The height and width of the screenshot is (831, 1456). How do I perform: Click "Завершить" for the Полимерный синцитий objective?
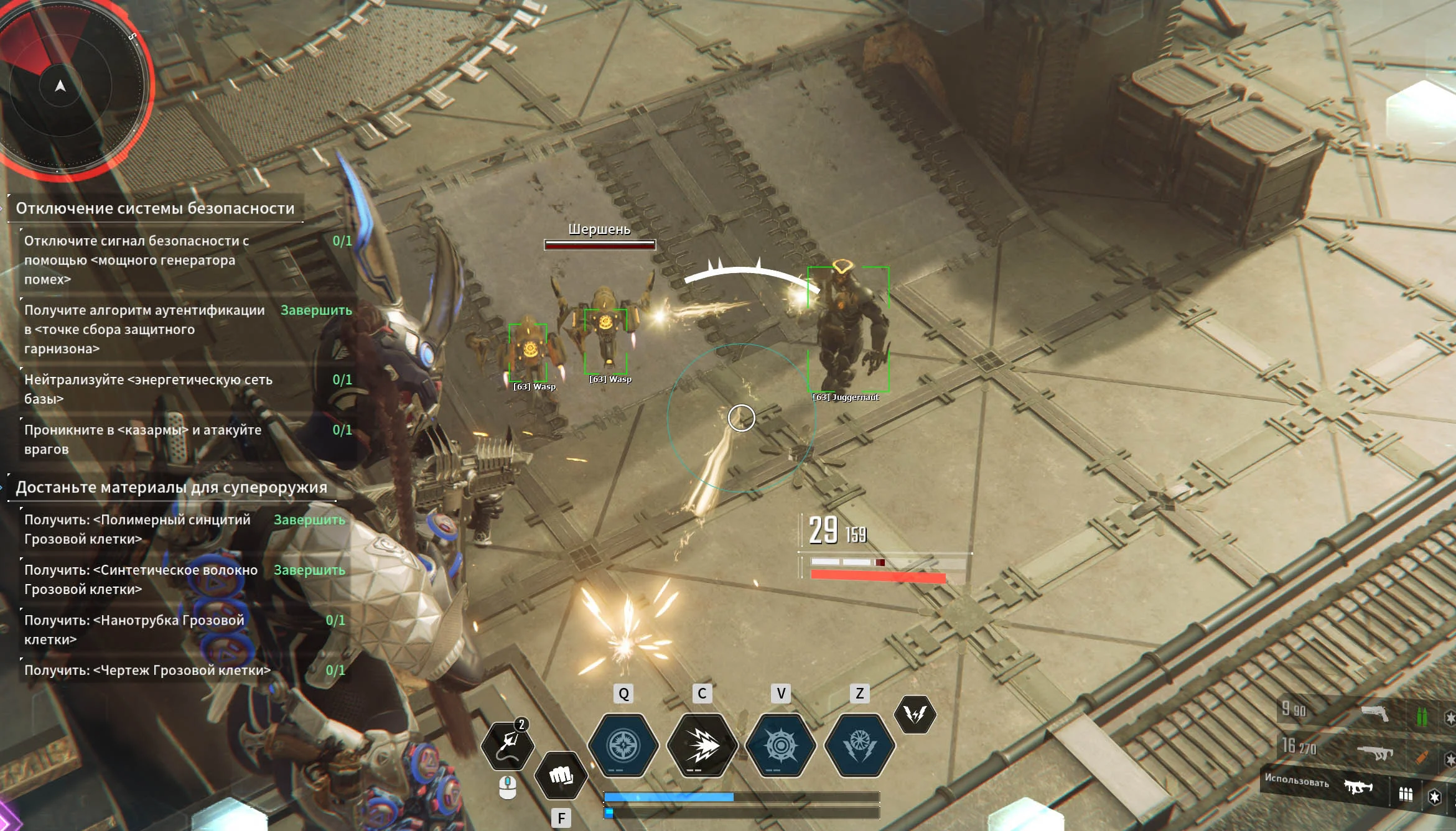309,519
